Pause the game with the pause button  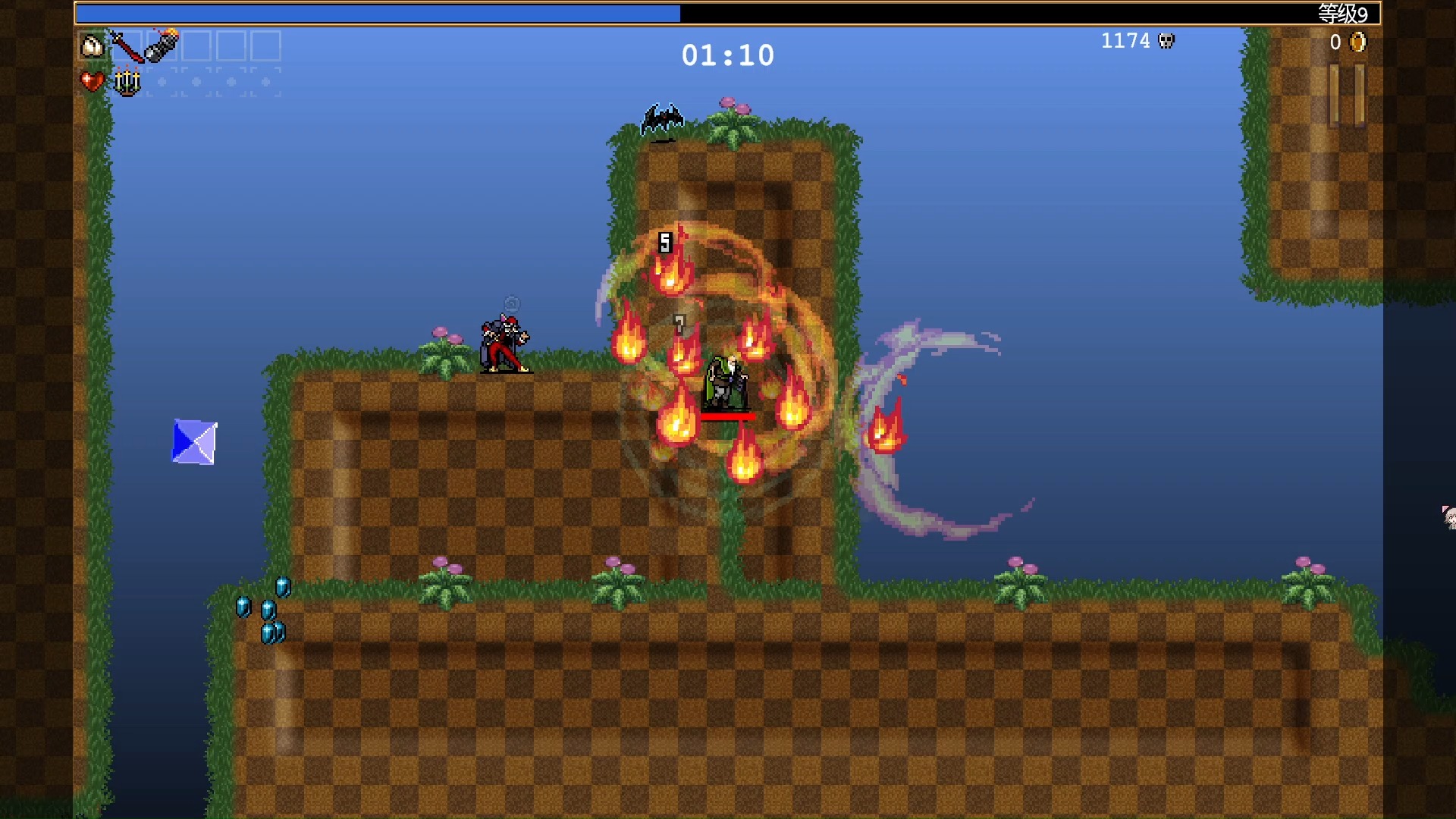click(1347, 95)
